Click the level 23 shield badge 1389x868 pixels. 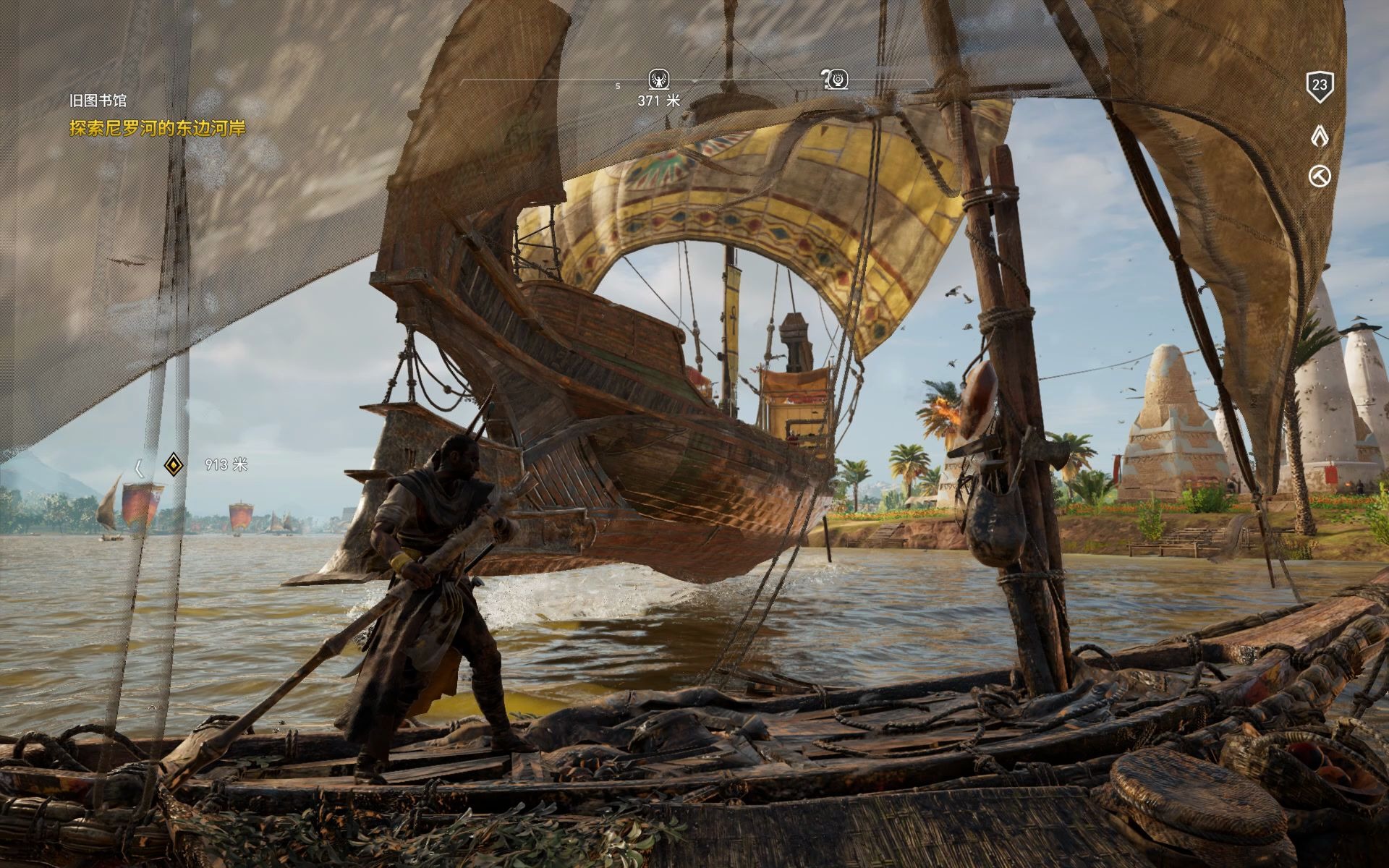point(1320,85)
